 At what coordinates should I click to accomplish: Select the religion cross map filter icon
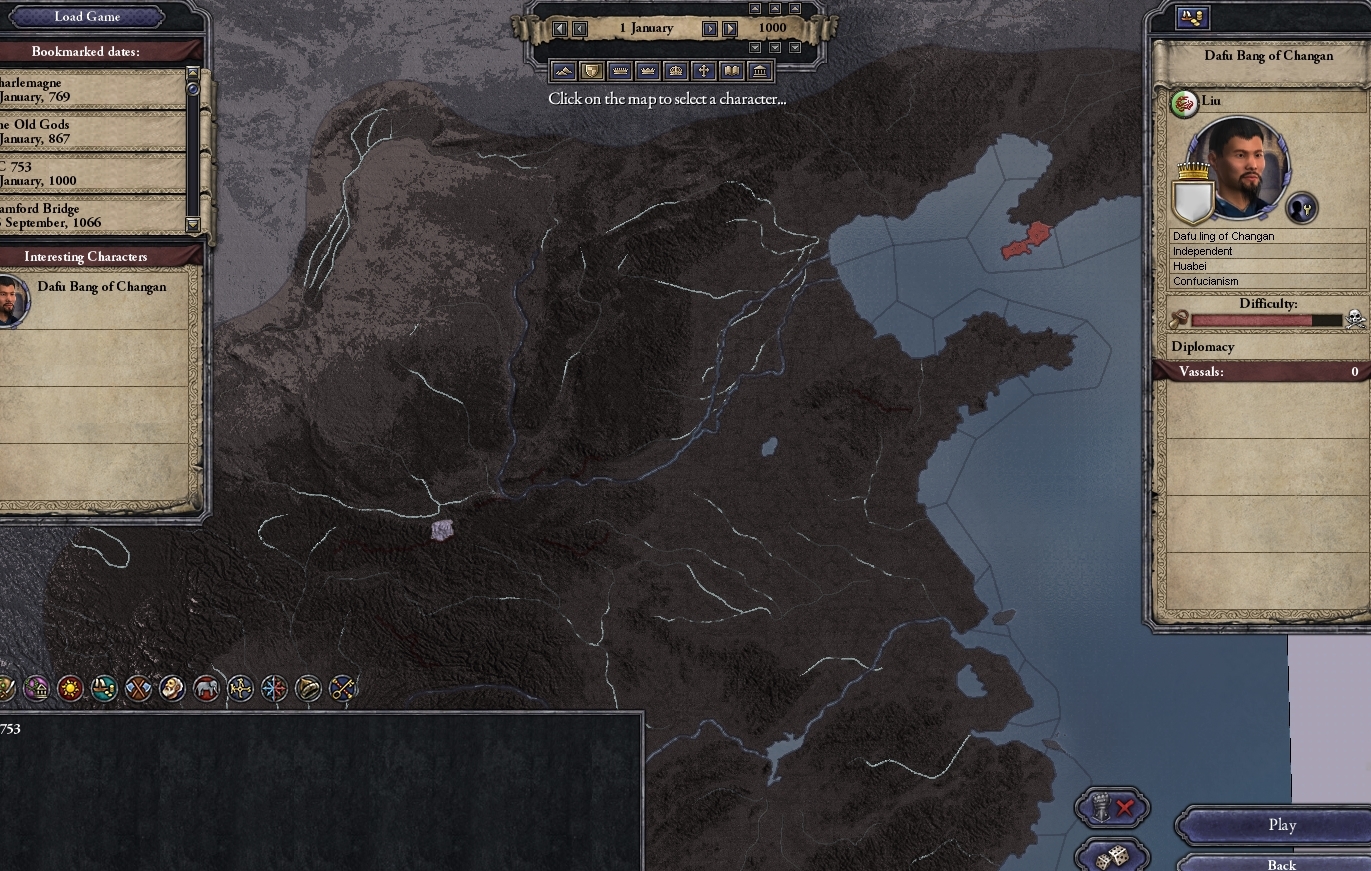pyautogui.click(x=704, y=71)
